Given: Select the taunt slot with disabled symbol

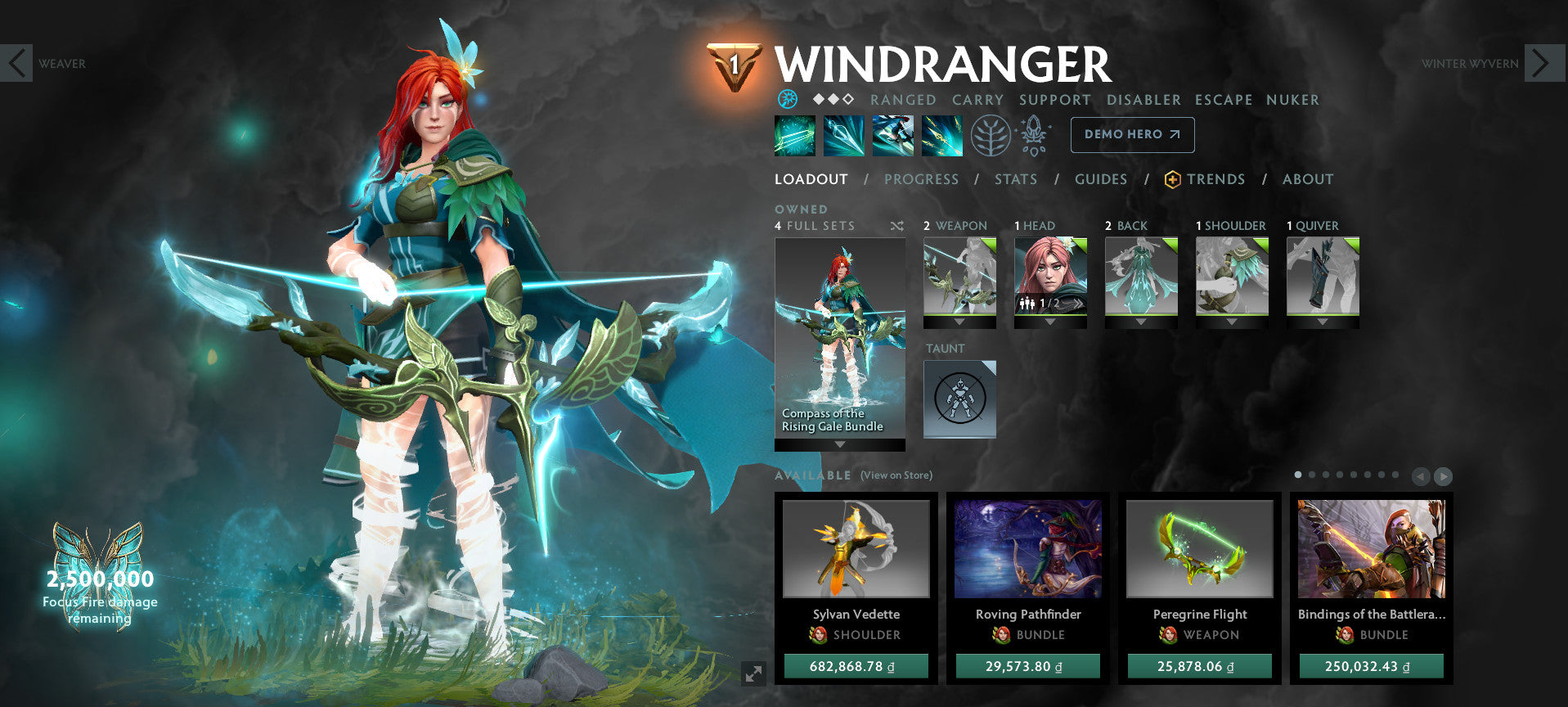Looking at the screenshot, I should coord(959,399).
